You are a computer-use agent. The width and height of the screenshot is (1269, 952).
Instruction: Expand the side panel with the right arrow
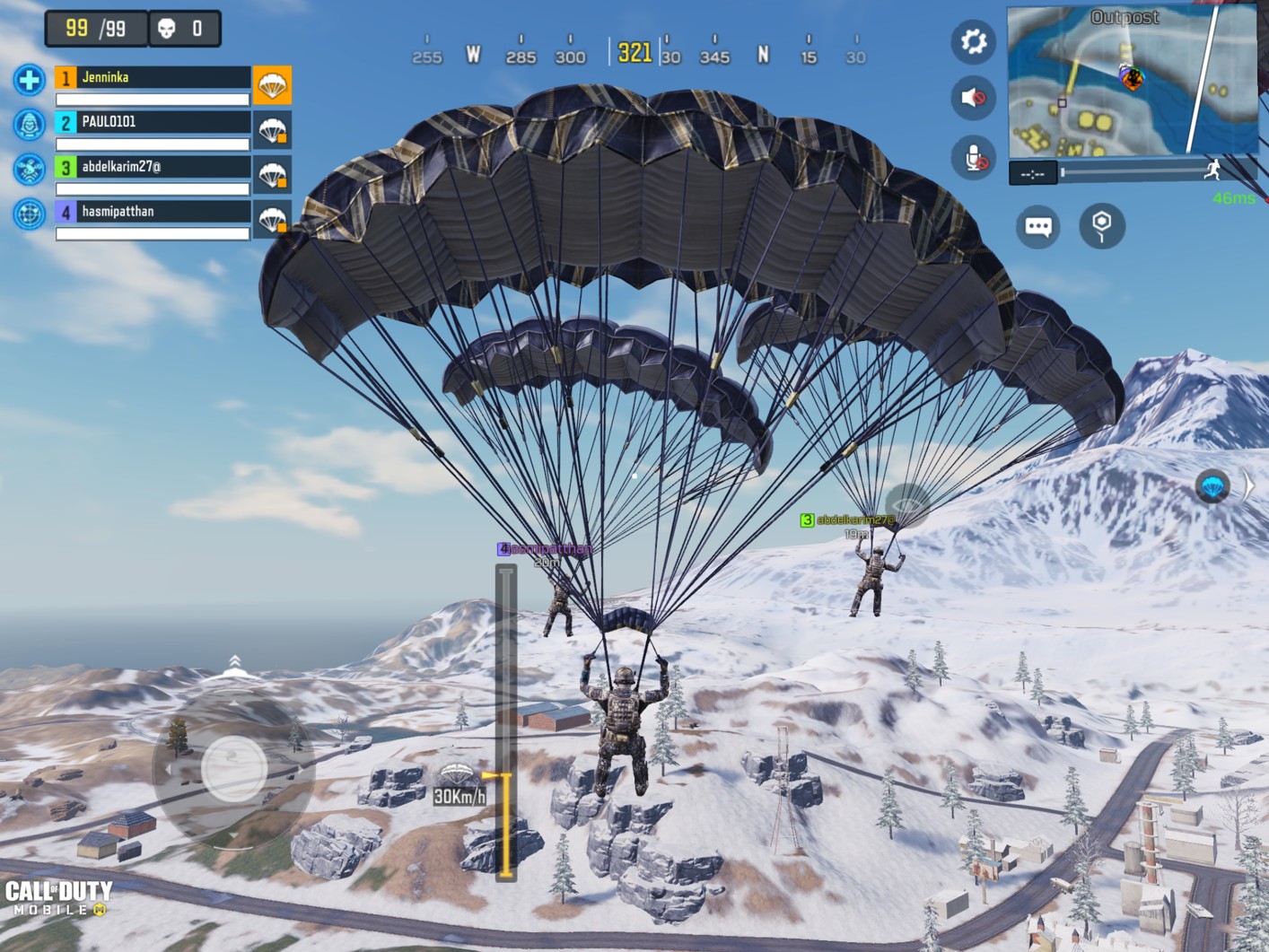point(1248,486)
